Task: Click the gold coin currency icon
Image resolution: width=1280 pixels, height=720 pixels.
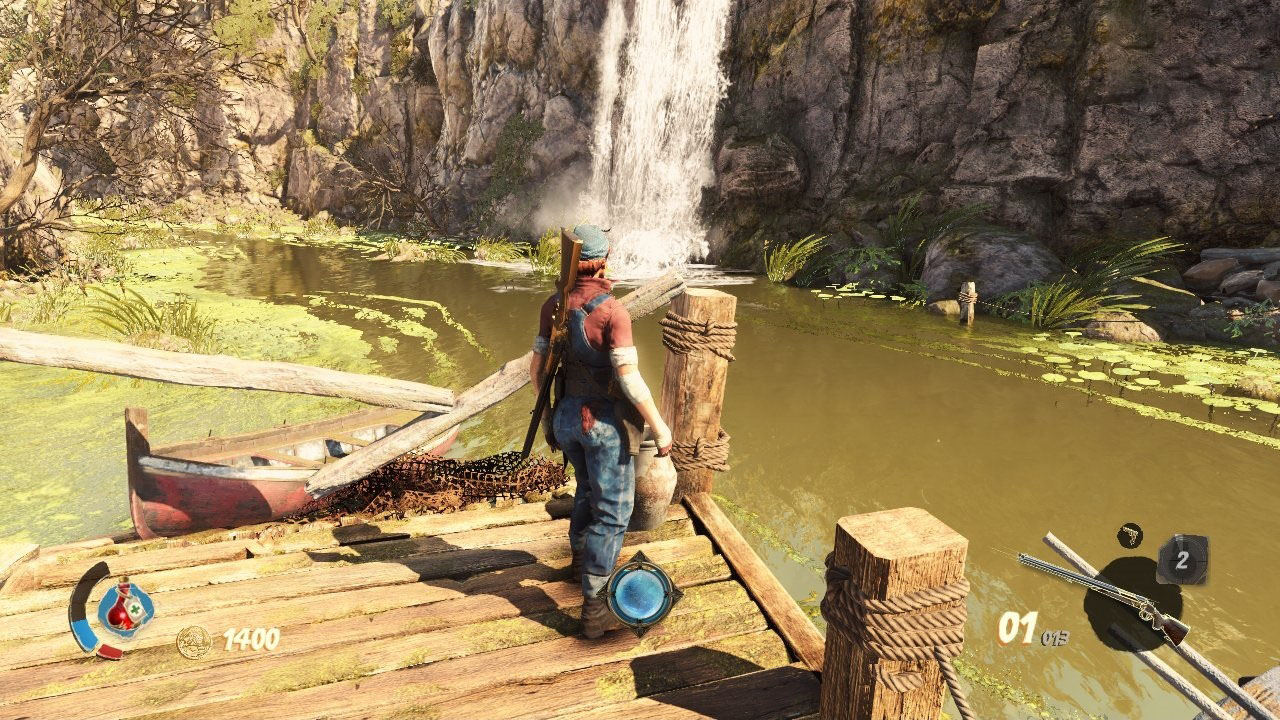Action: (194, 641)
